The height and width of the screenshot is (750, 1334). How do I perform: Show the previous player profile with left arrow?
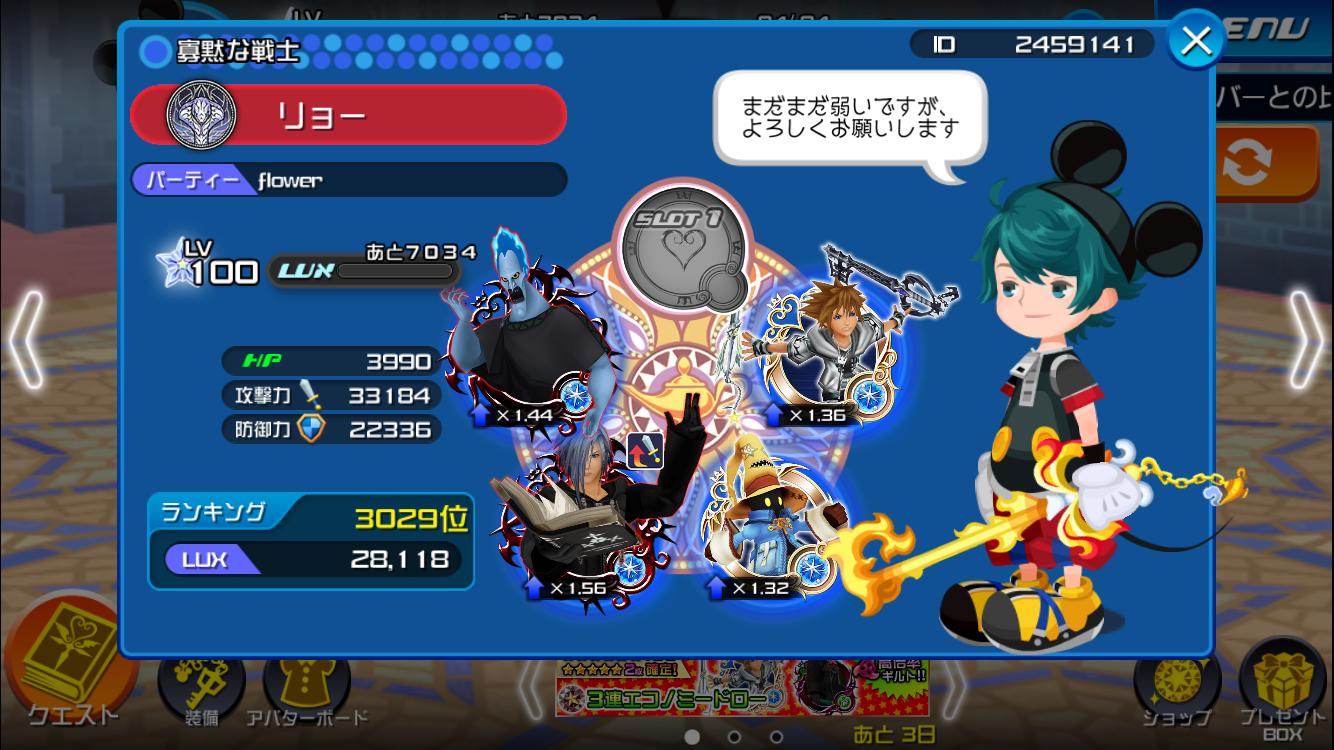coord(28,340)
